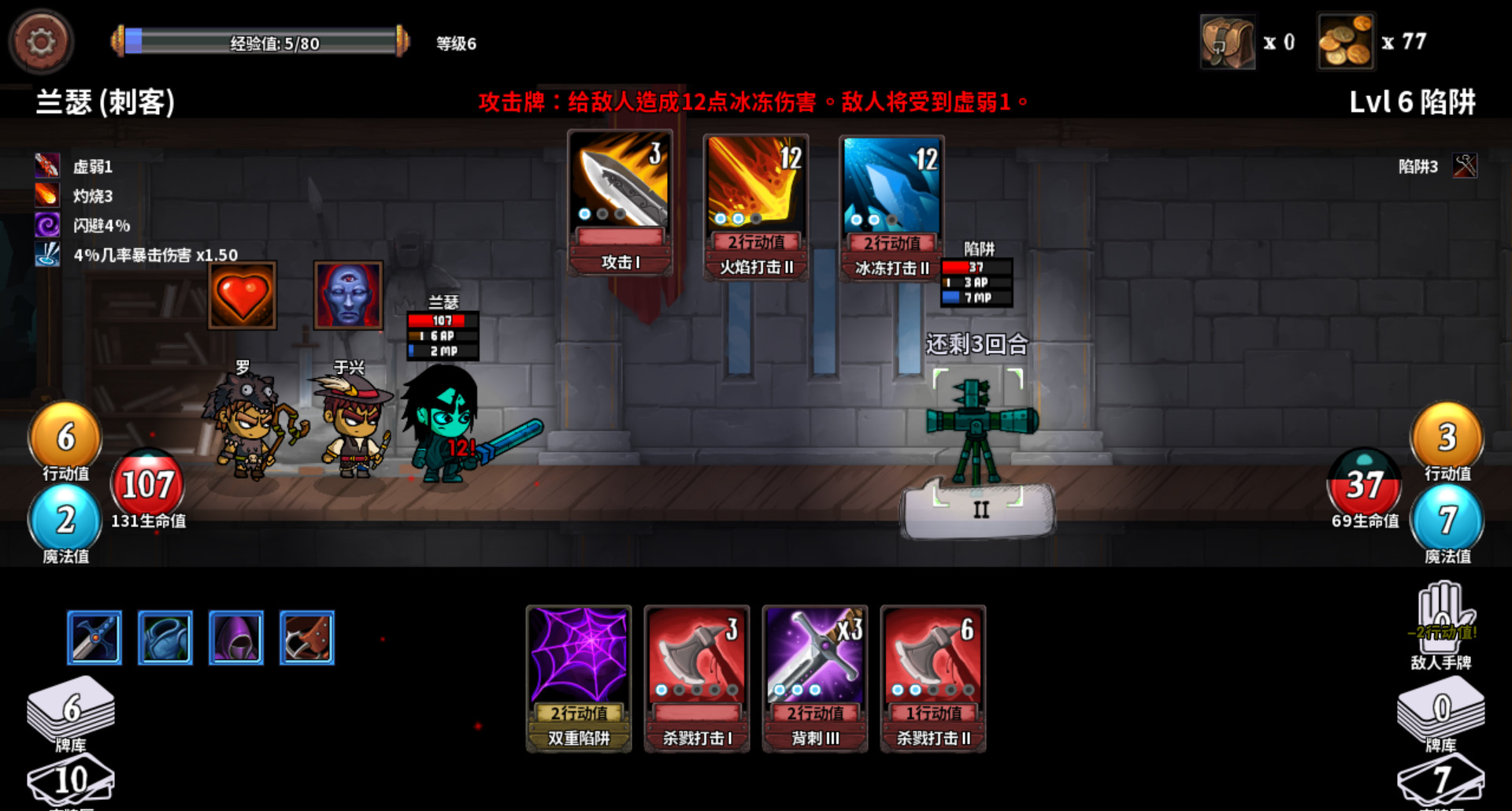
Task: Click the blue armor equipment slot
Action: point(165,638)
